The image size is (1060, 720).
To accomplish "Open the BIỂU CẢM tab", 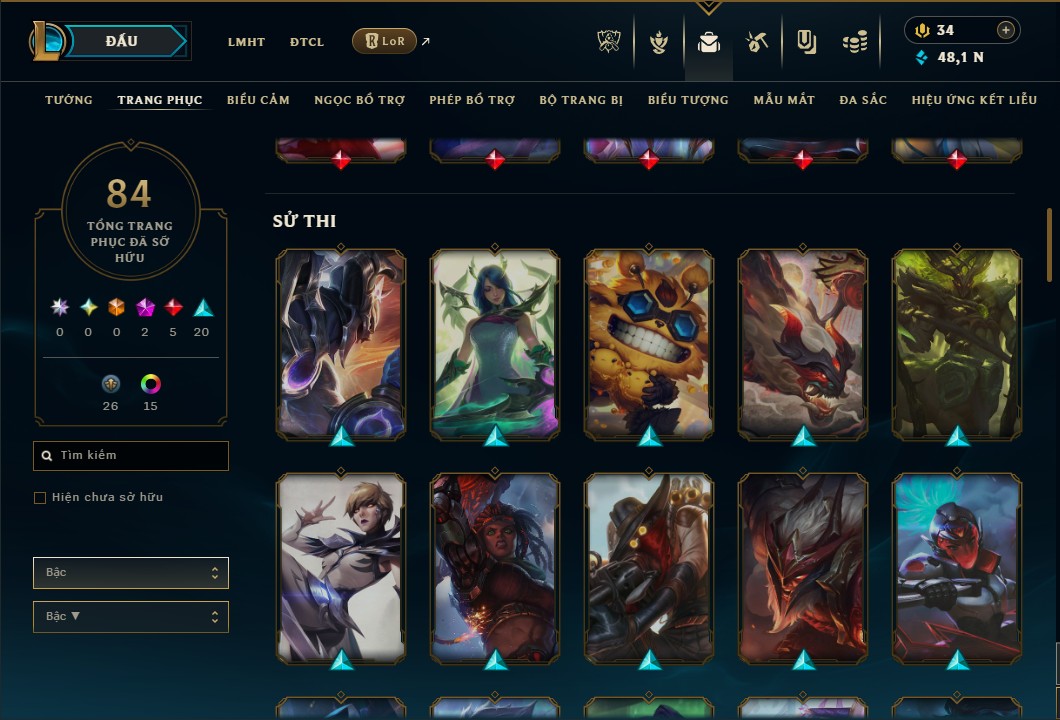I will 258,100.
